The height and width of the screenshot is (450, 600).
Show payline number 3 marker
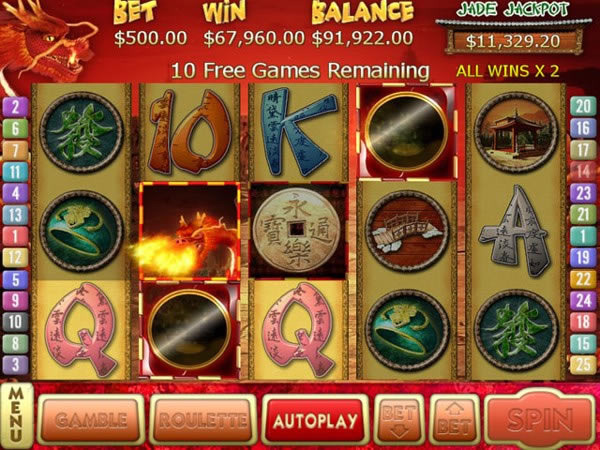16,365
